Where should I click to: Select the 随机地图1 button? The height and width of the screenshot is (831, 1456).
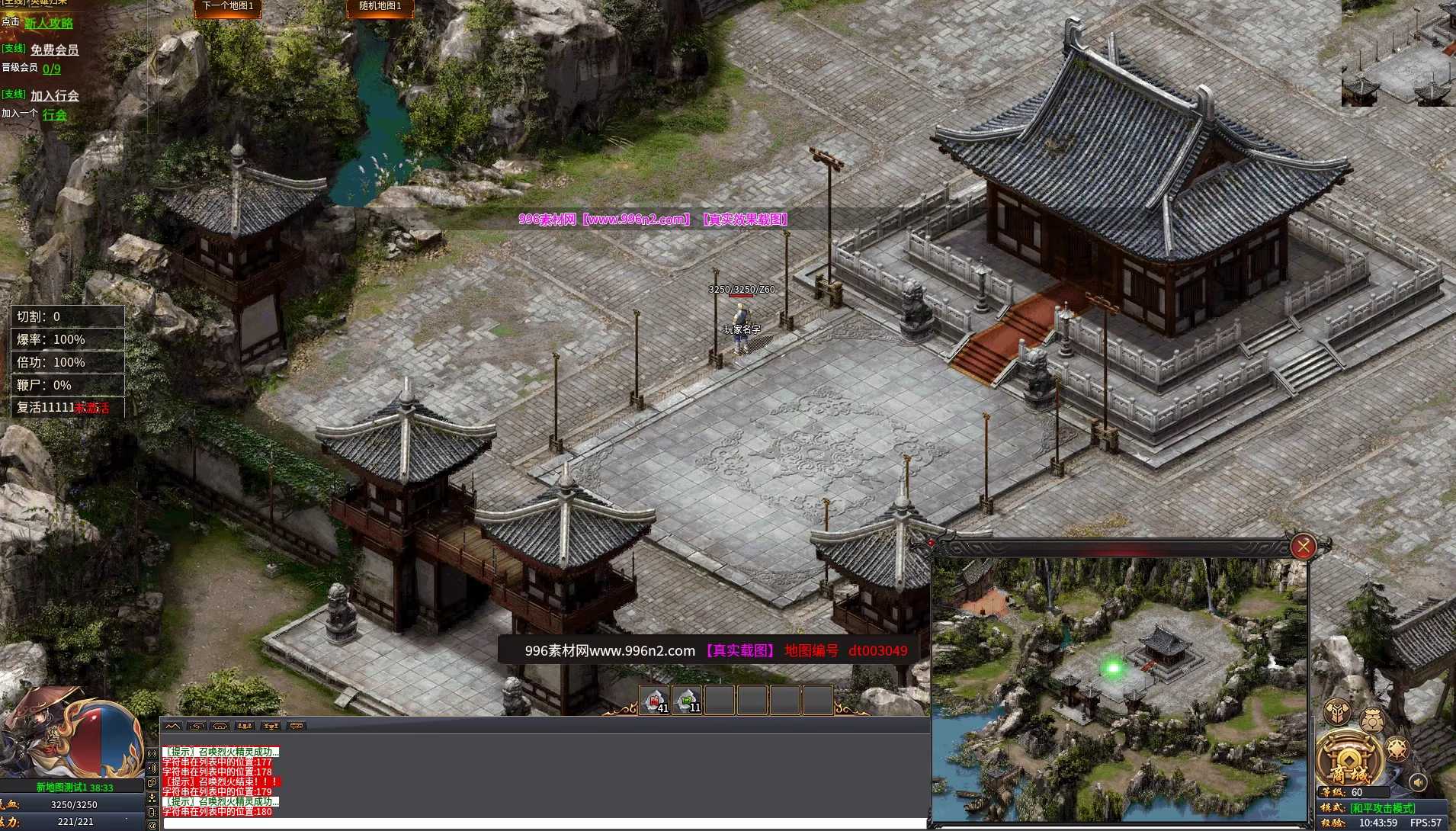pos(380,7)
